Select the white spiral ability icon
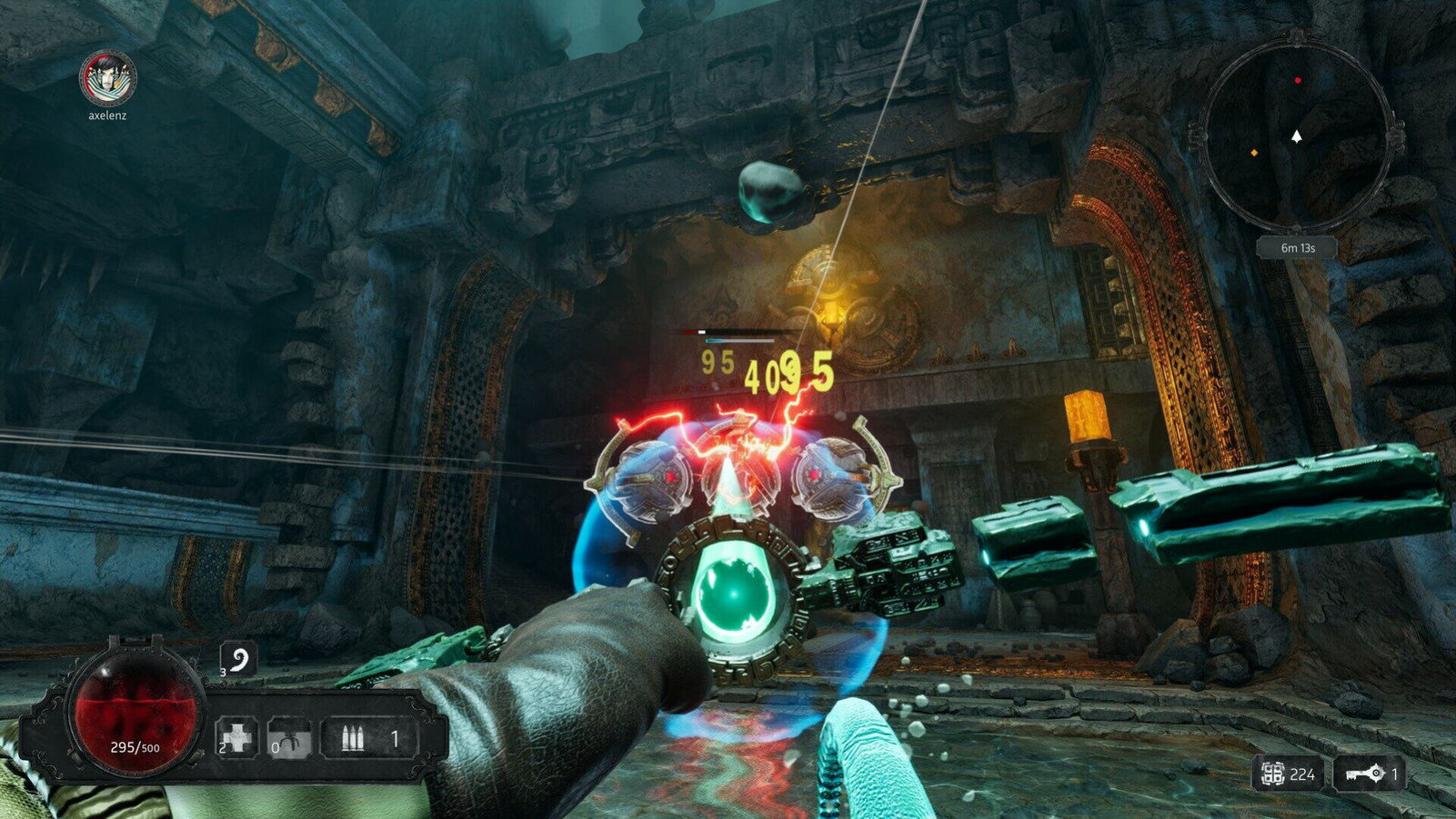This screenshot has width=1456, height=819. point(239,658)
